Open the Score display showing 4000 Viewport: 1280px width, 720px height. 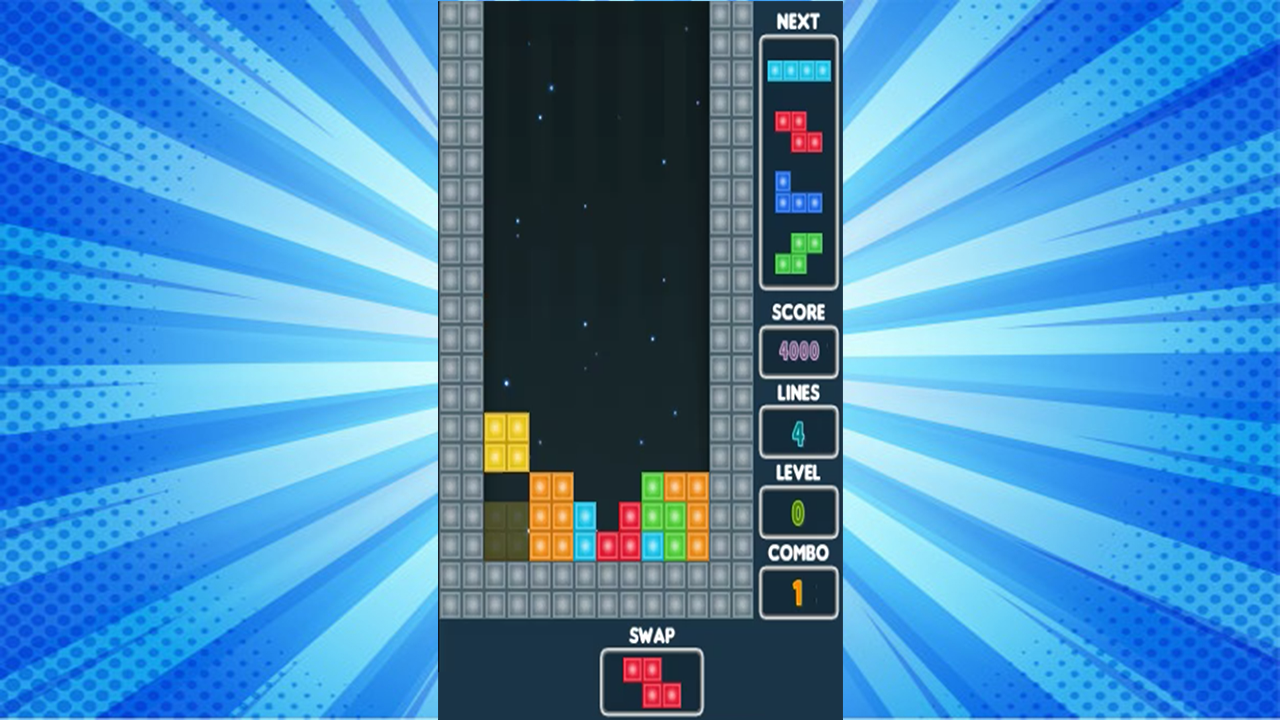tap(798, 352)
